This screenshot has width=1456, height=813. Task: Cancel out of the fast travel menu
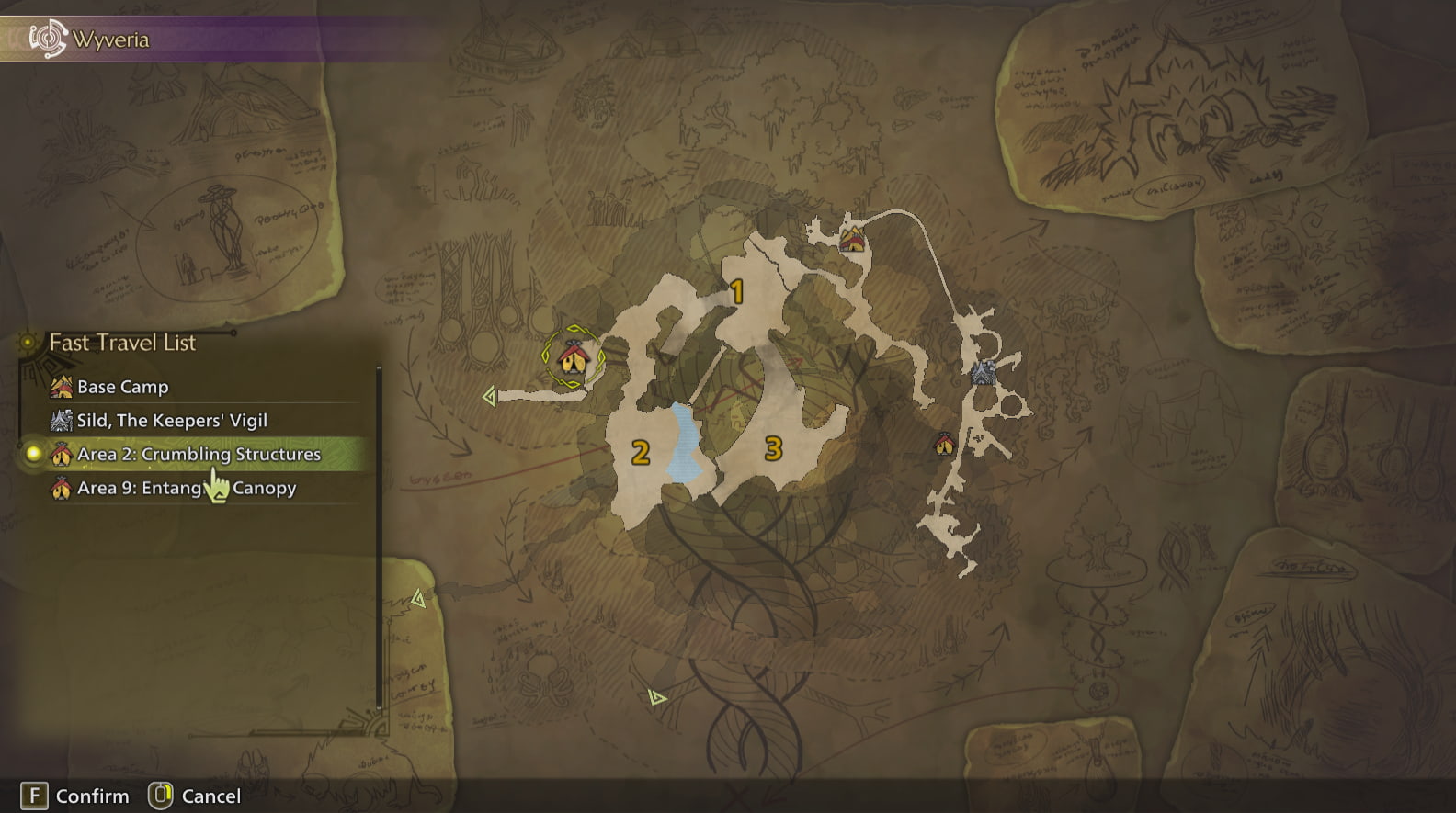162,796
